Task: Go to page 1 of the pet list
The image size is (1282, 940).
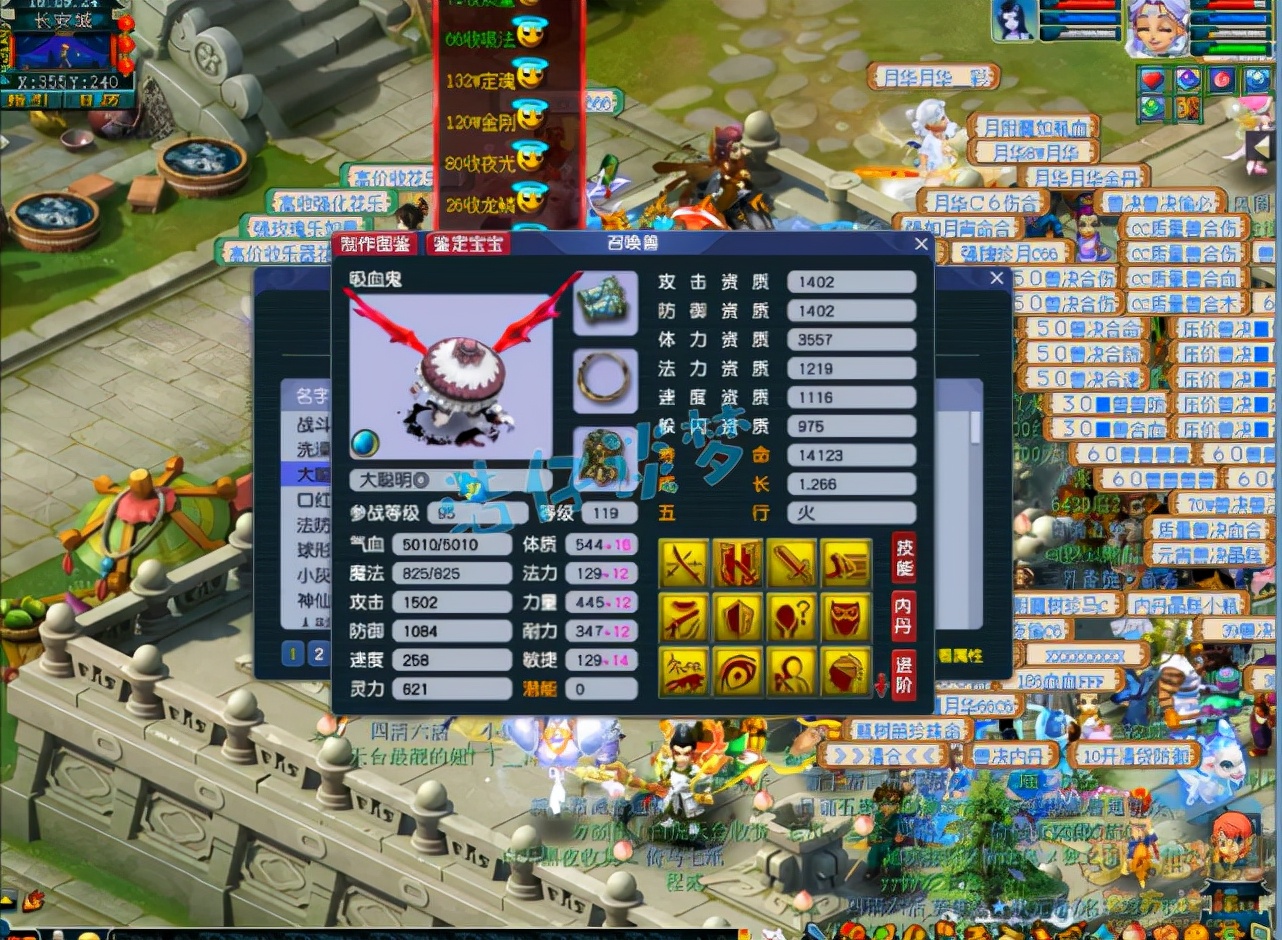Action: click(x=293, y=654)
